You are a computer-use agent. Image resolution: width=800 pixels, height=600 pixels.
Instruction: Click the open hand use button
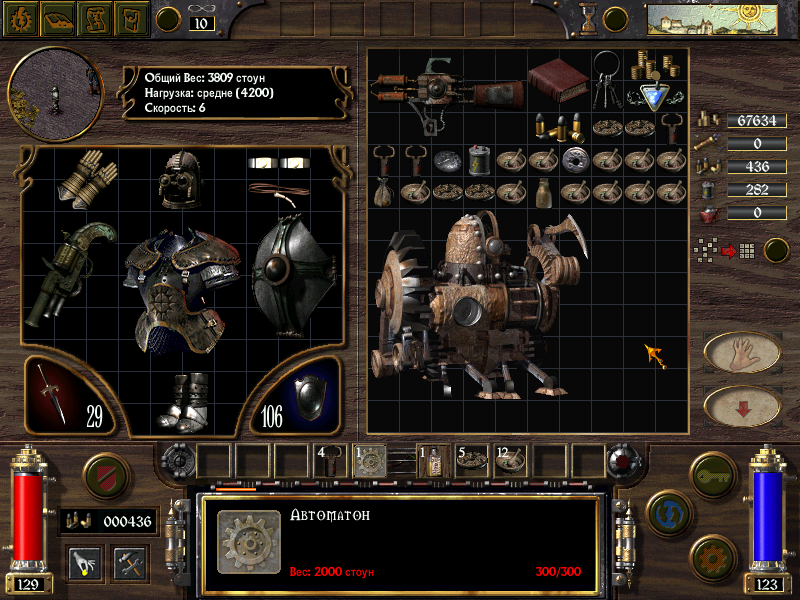point(742,352)
